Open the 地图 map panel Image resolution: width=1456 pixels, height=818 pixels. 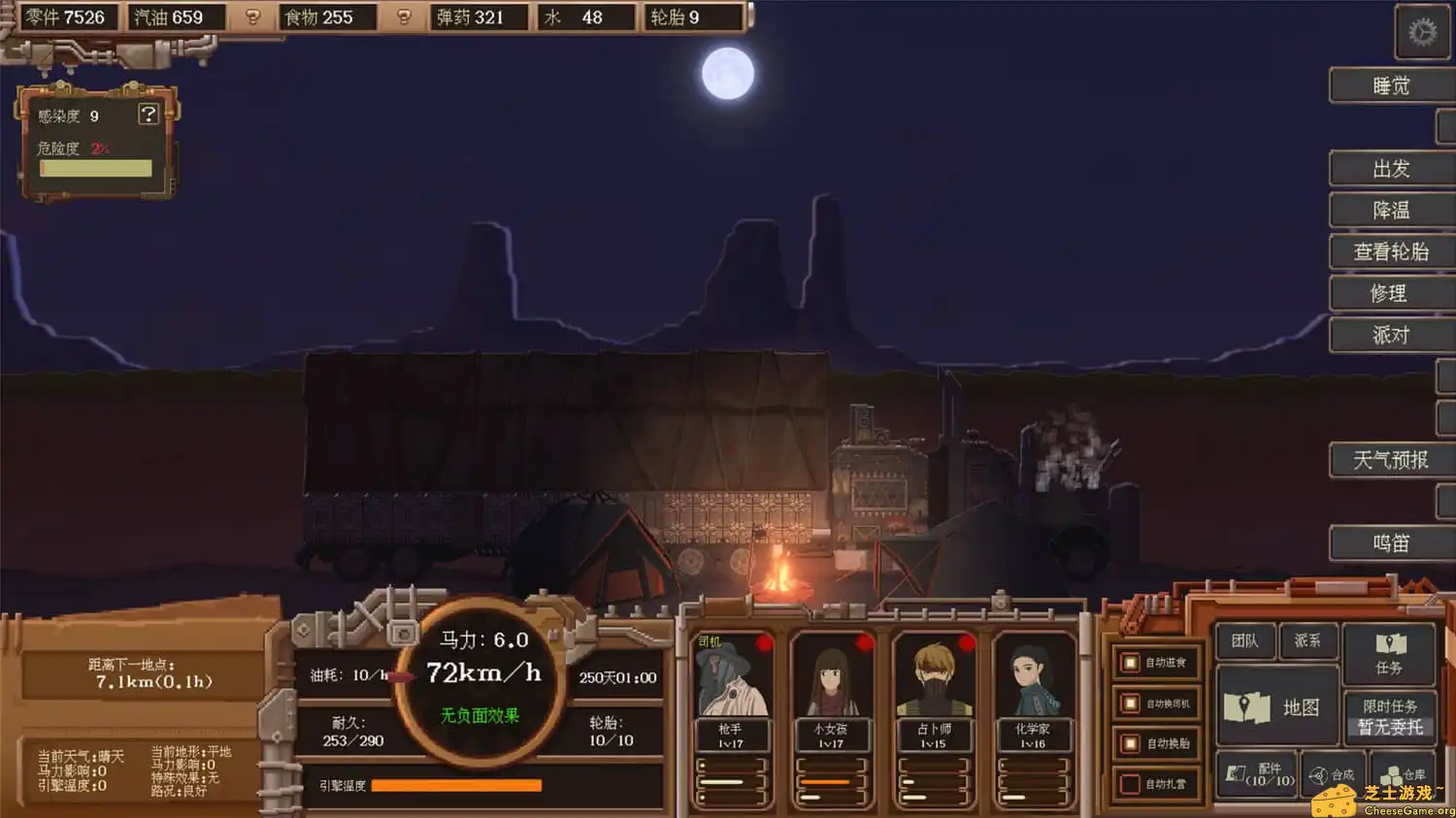point(1276,707)
